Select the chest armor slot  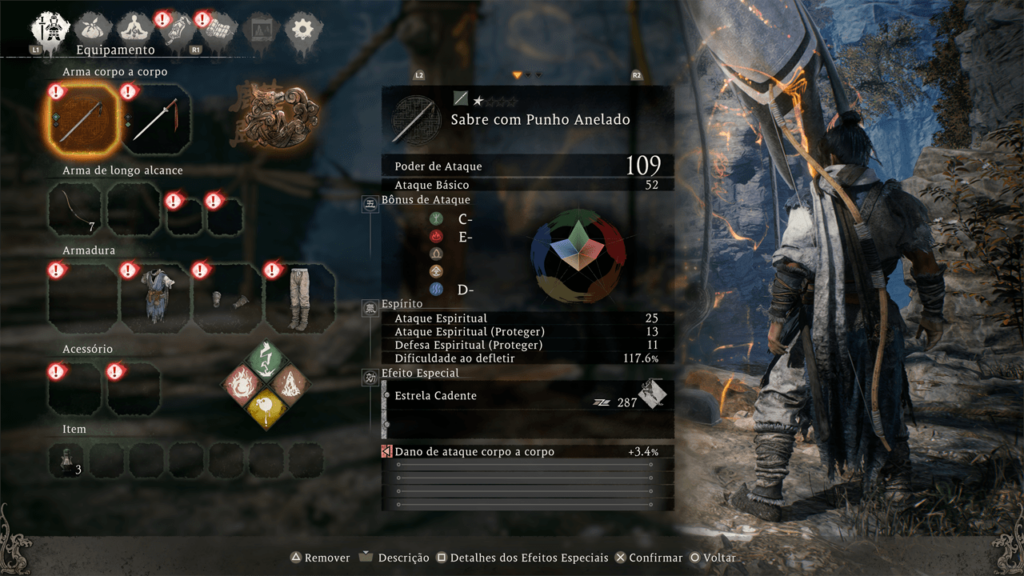[x=155, y=298]
